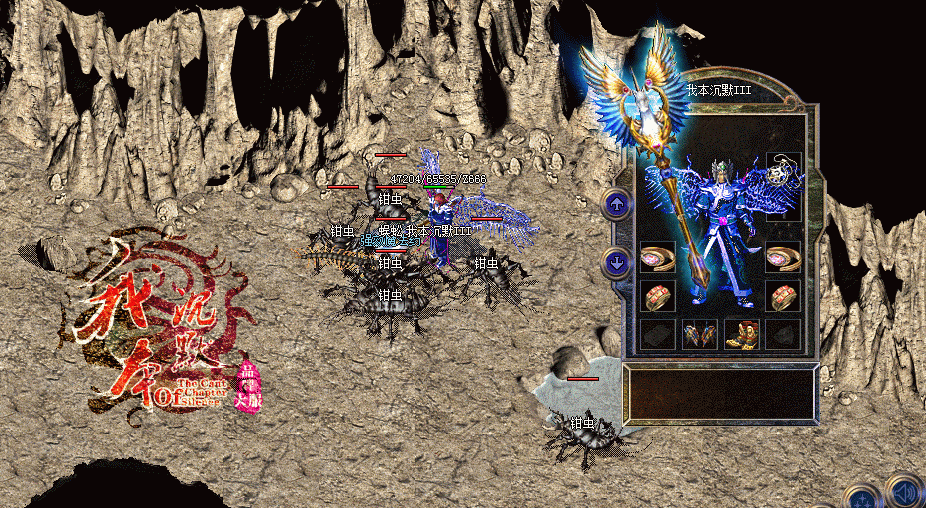Viewport: 926px width, 508px height.
Task: Toggle the speaker sound button
Action: click(903, 492)
